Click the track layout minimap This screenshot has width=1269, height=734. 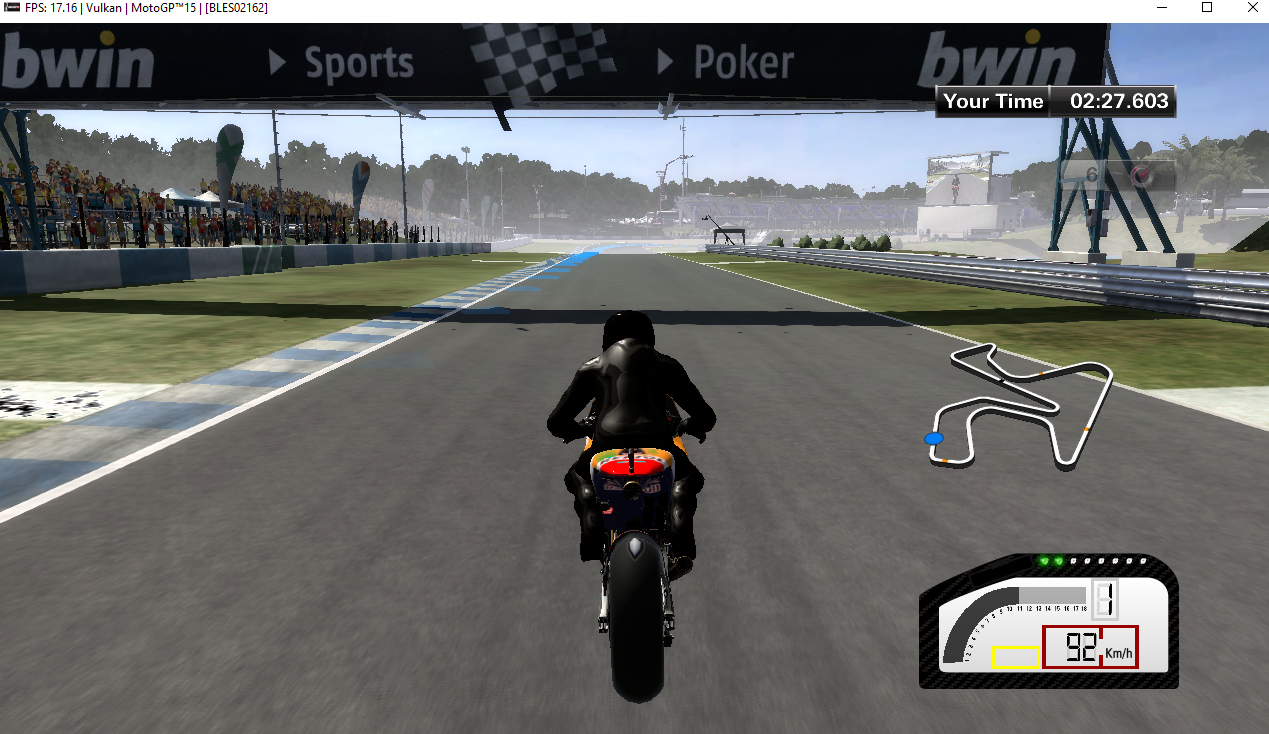tap(1020, 405)
